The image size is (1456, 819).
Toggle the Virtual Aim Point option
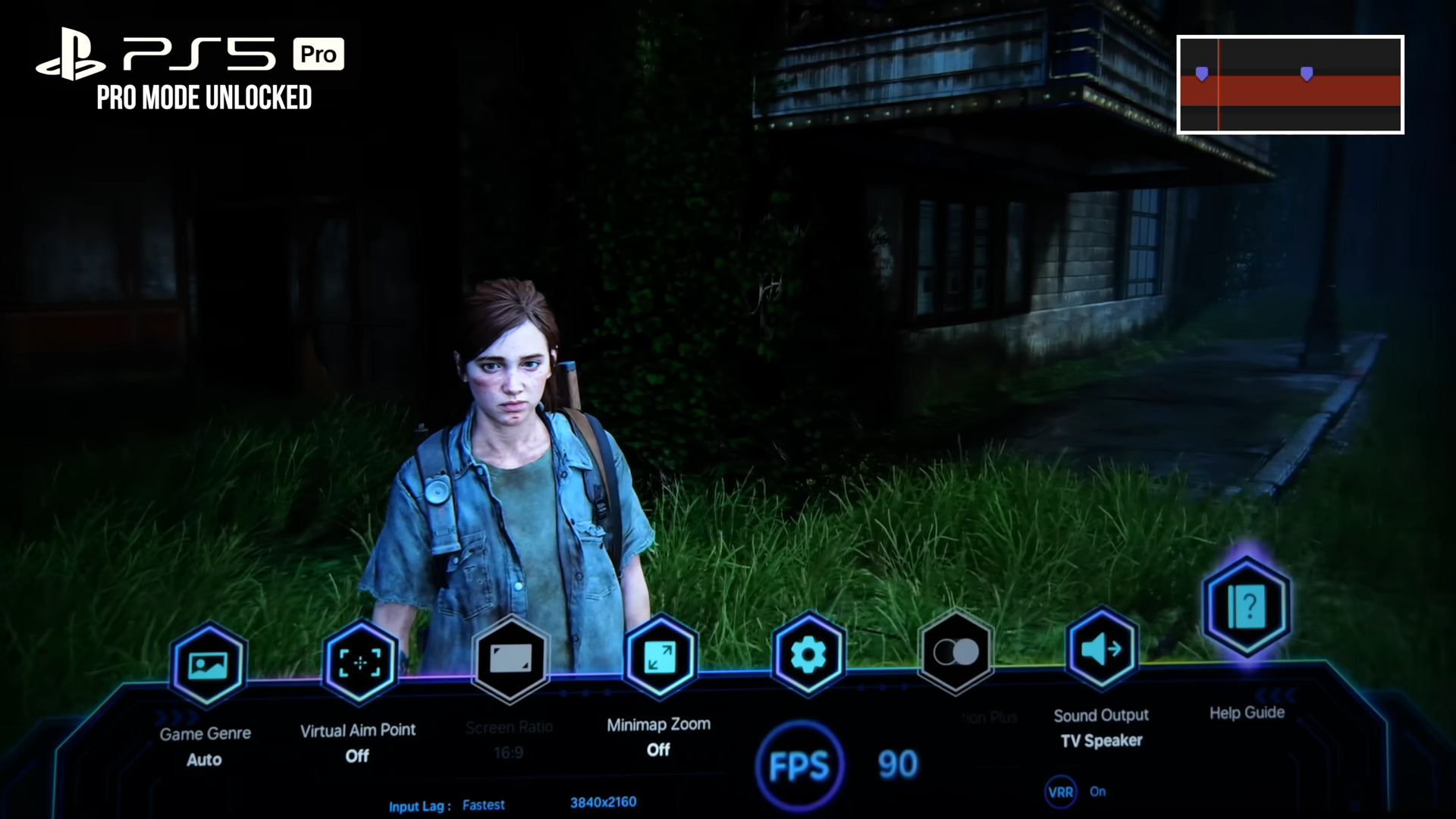(x=360, y=662)
